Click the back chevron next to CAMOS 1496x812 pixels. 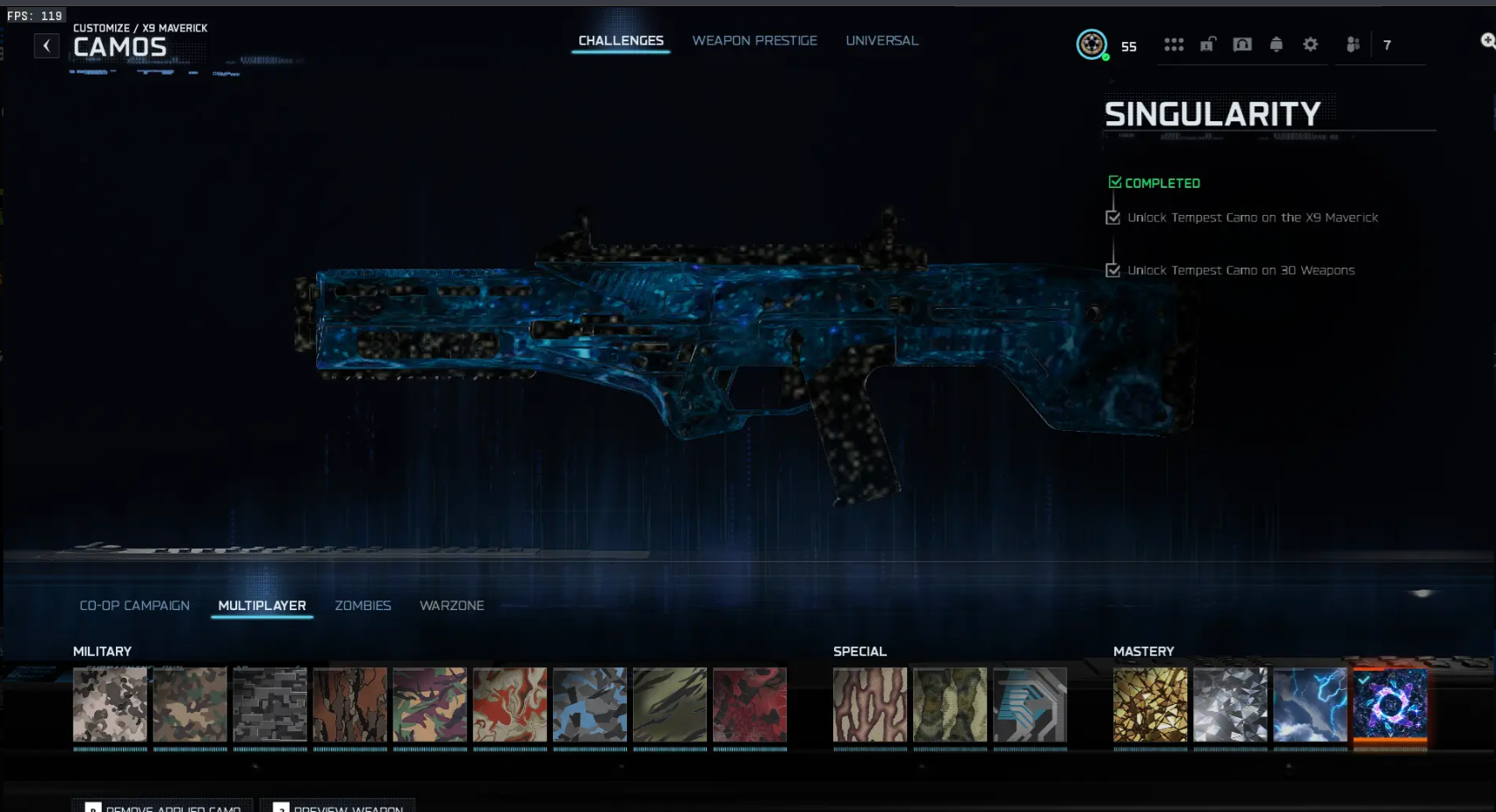tap(46, 45)
